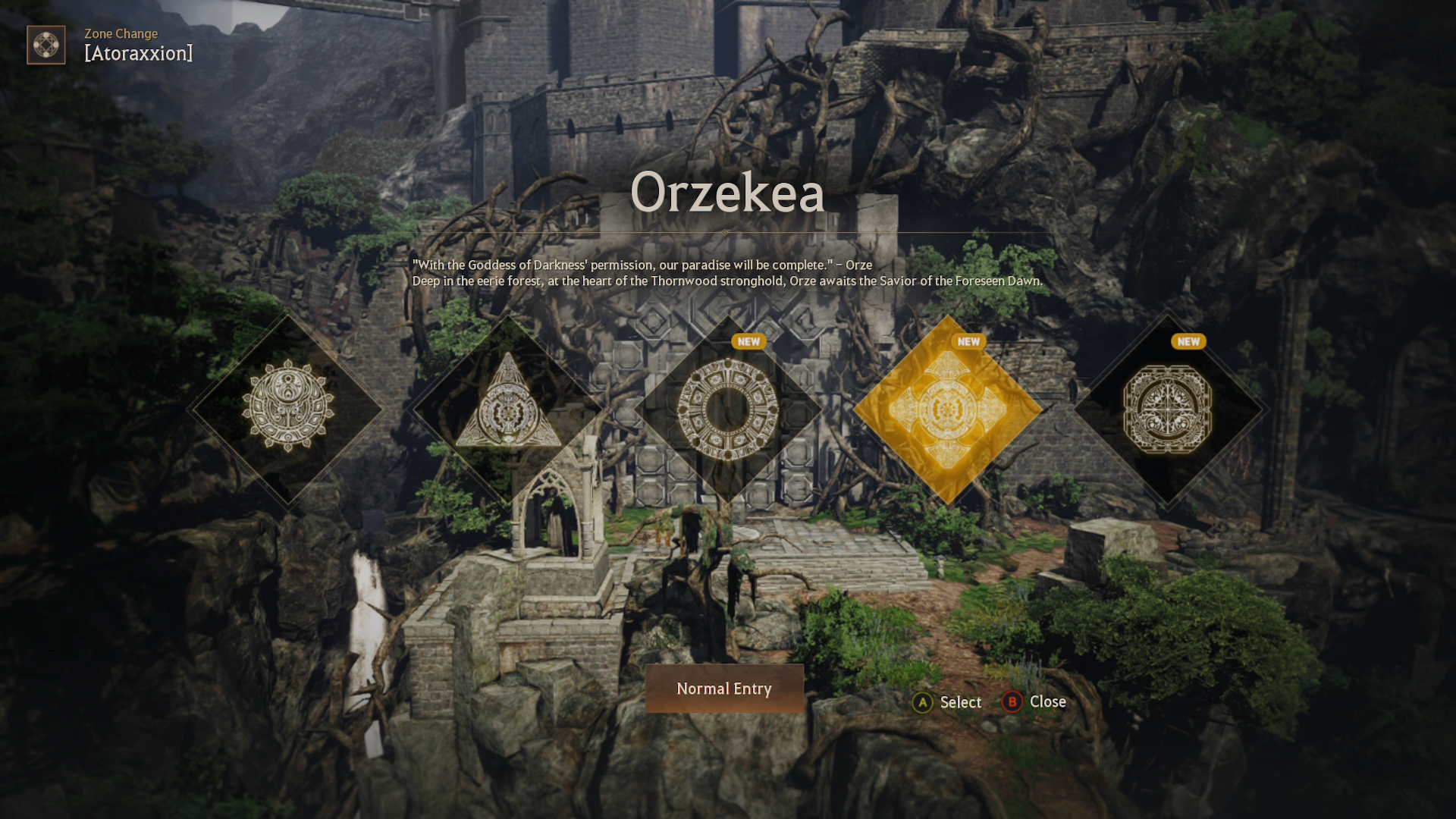
Task: Choose the triangle emblem zone tile
Action: (508, 409)
